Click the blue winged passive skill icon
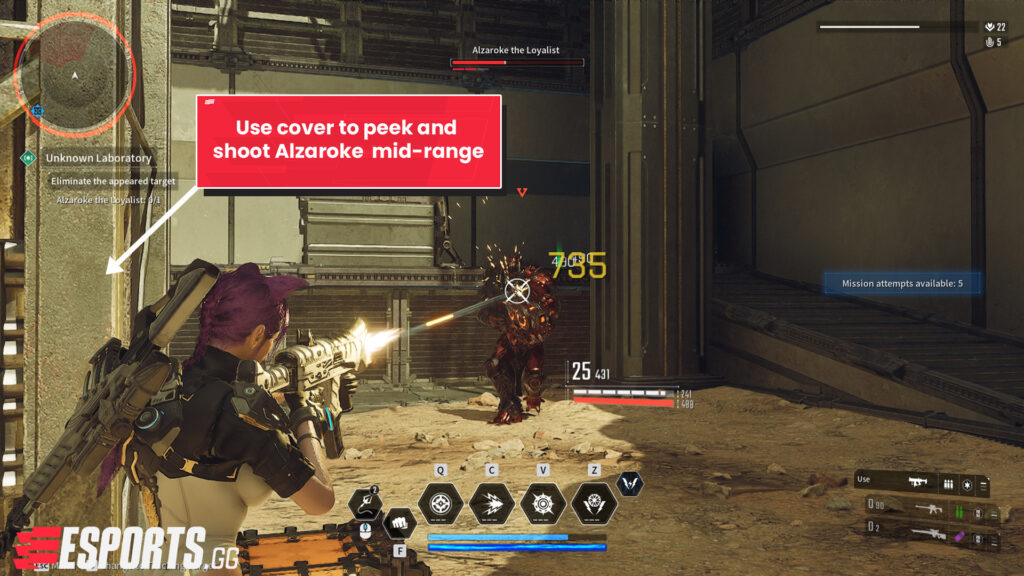1024x576 pixels. coord(630,485)
